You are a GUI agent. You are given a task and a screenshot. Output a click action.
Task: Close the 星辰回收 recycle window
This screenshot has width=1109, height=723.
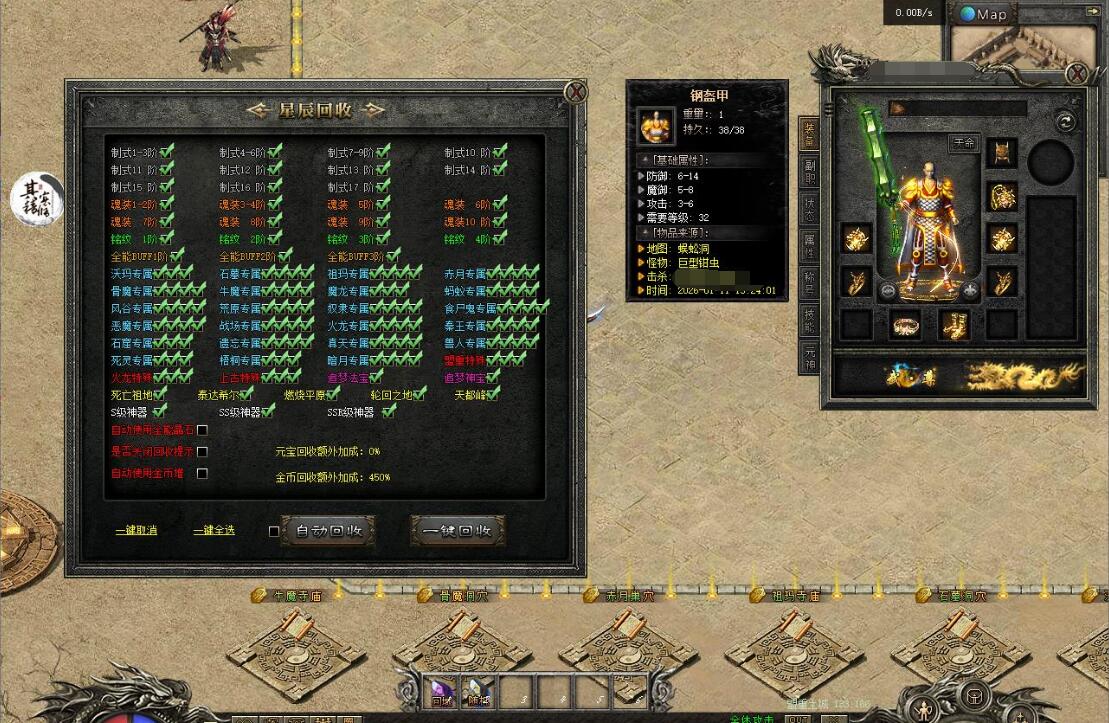pyautogui.click(x=575, y=93)
